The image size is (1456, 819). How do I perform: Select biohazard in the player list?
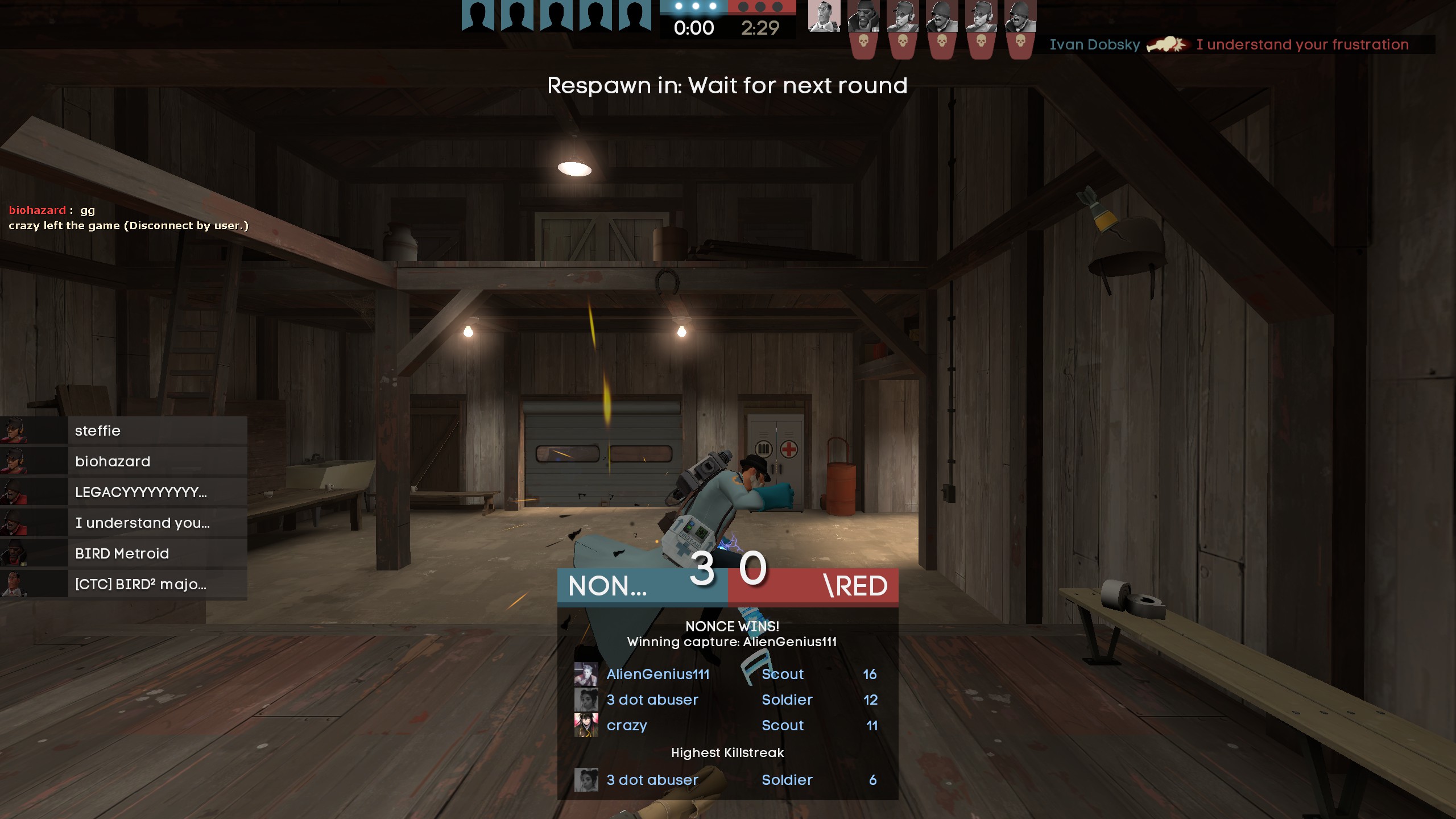[x=123, y=461]
